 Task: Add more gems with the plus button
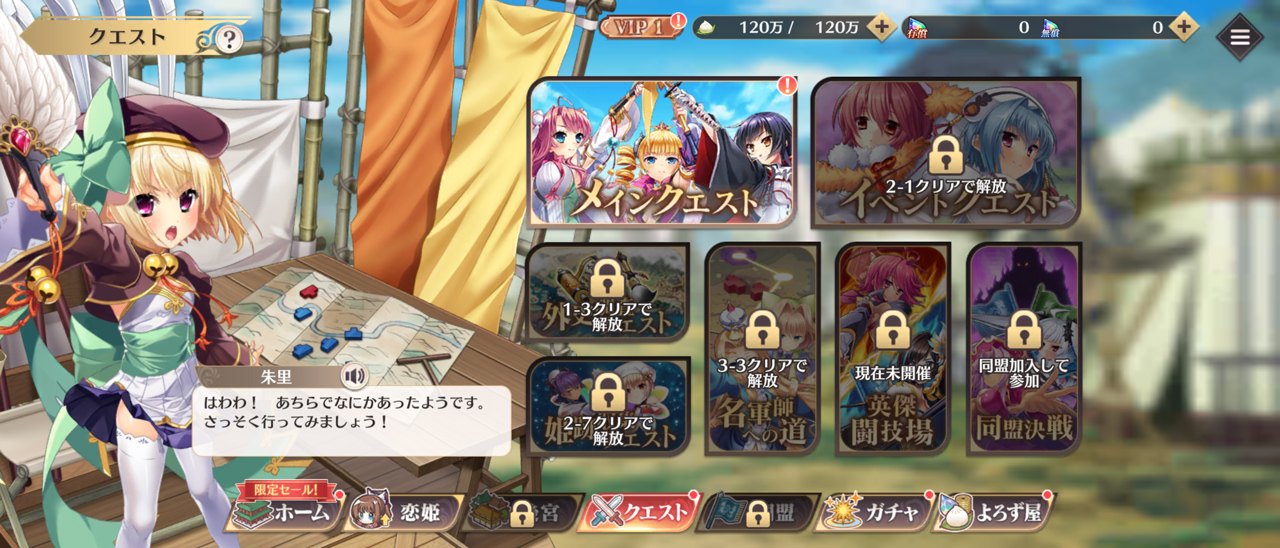1184,27
